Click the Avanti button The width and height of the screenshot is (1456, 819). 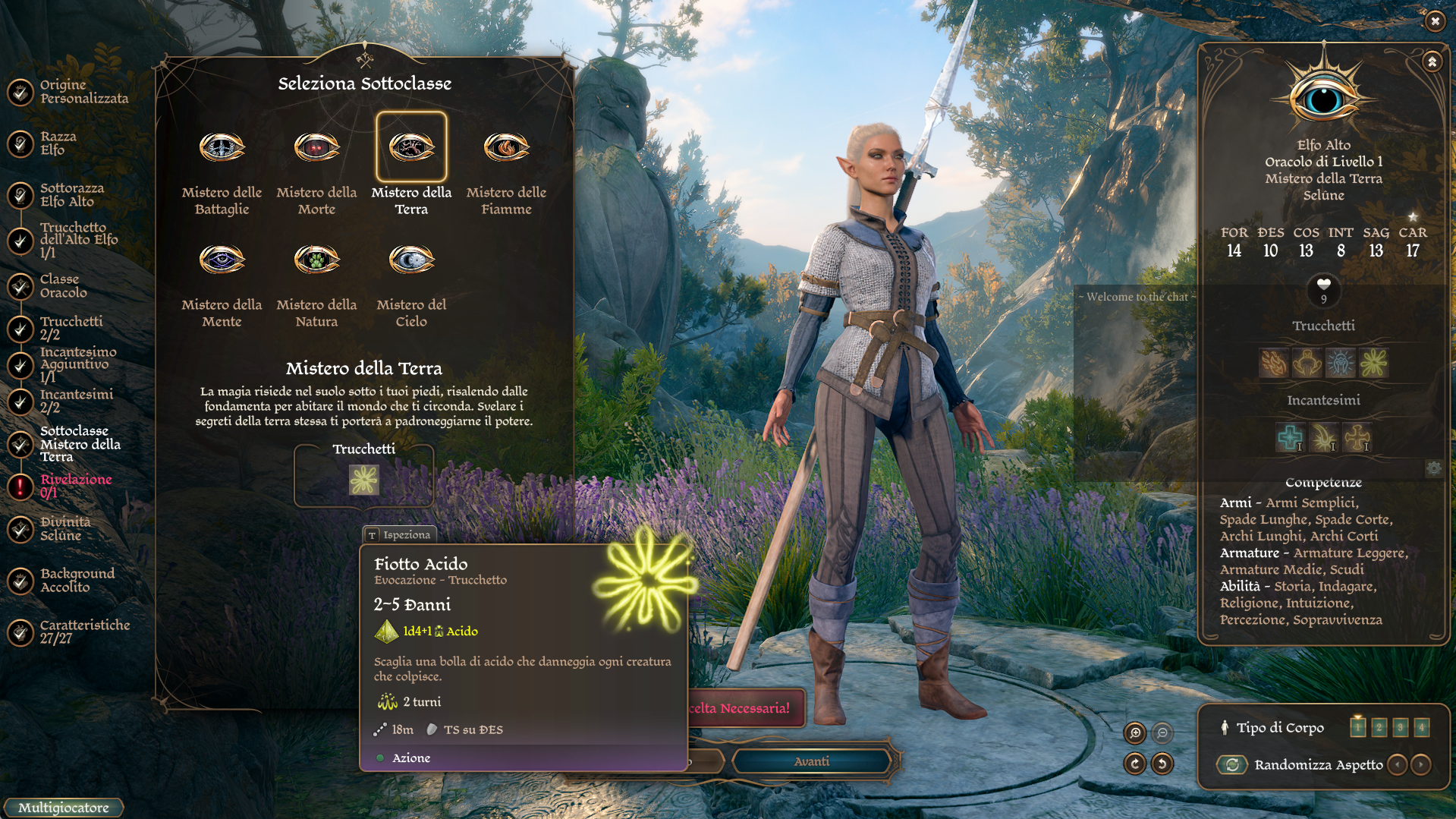[811, 761]
